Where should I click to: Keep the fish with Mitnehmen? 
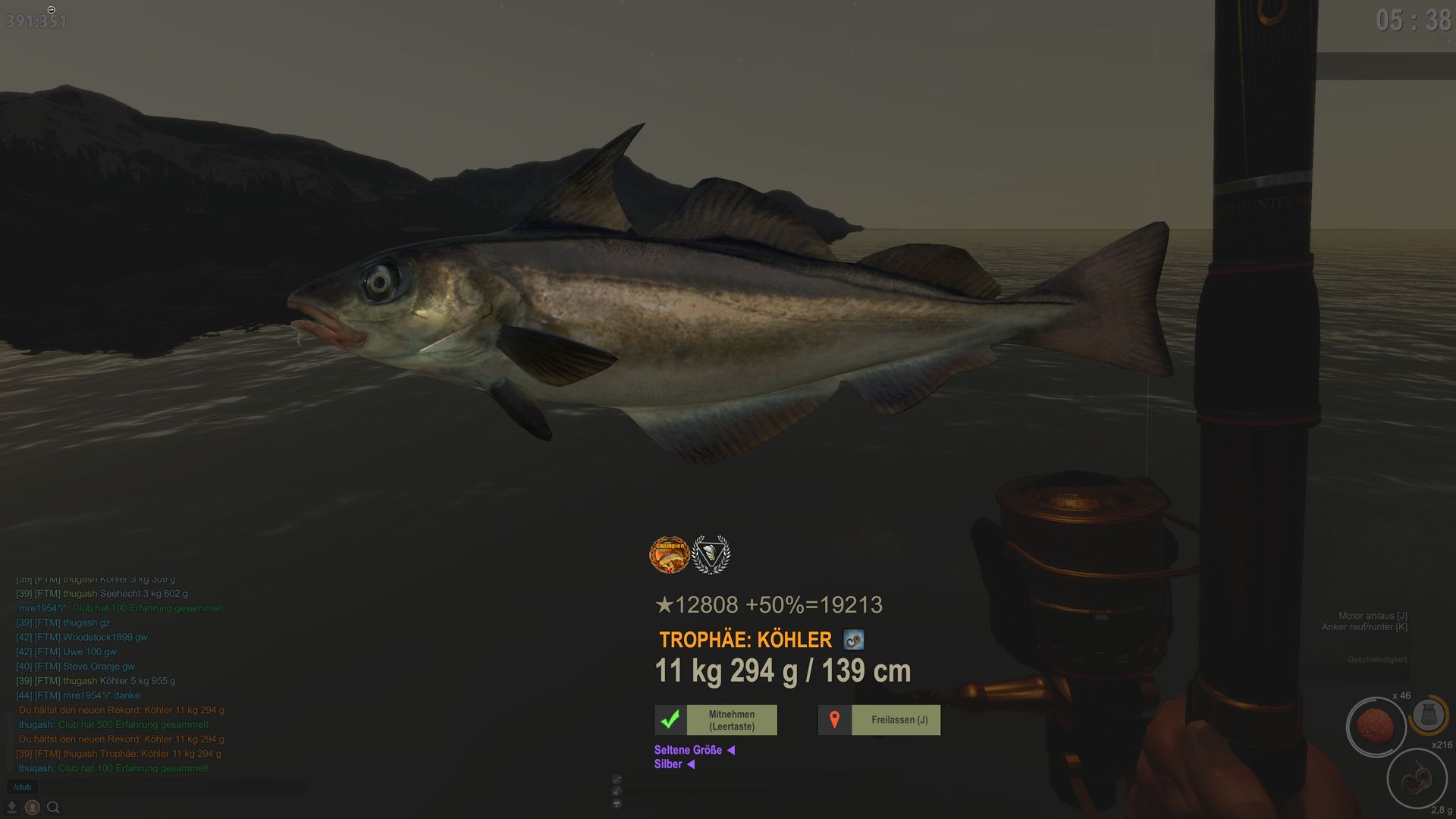coord(716,720)
